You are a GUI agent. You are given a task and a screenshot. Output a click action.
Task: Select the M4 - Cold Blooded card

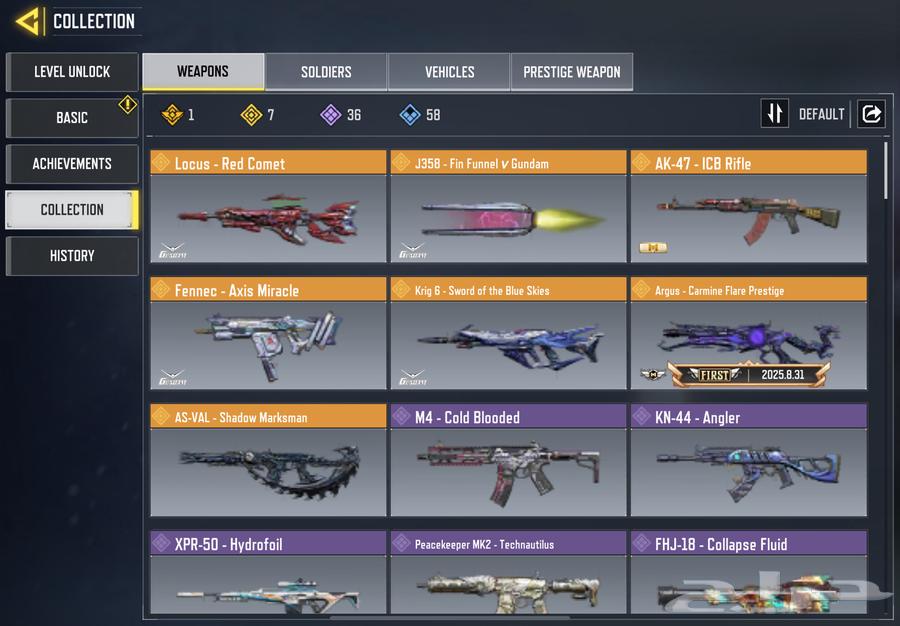(508, 461)
